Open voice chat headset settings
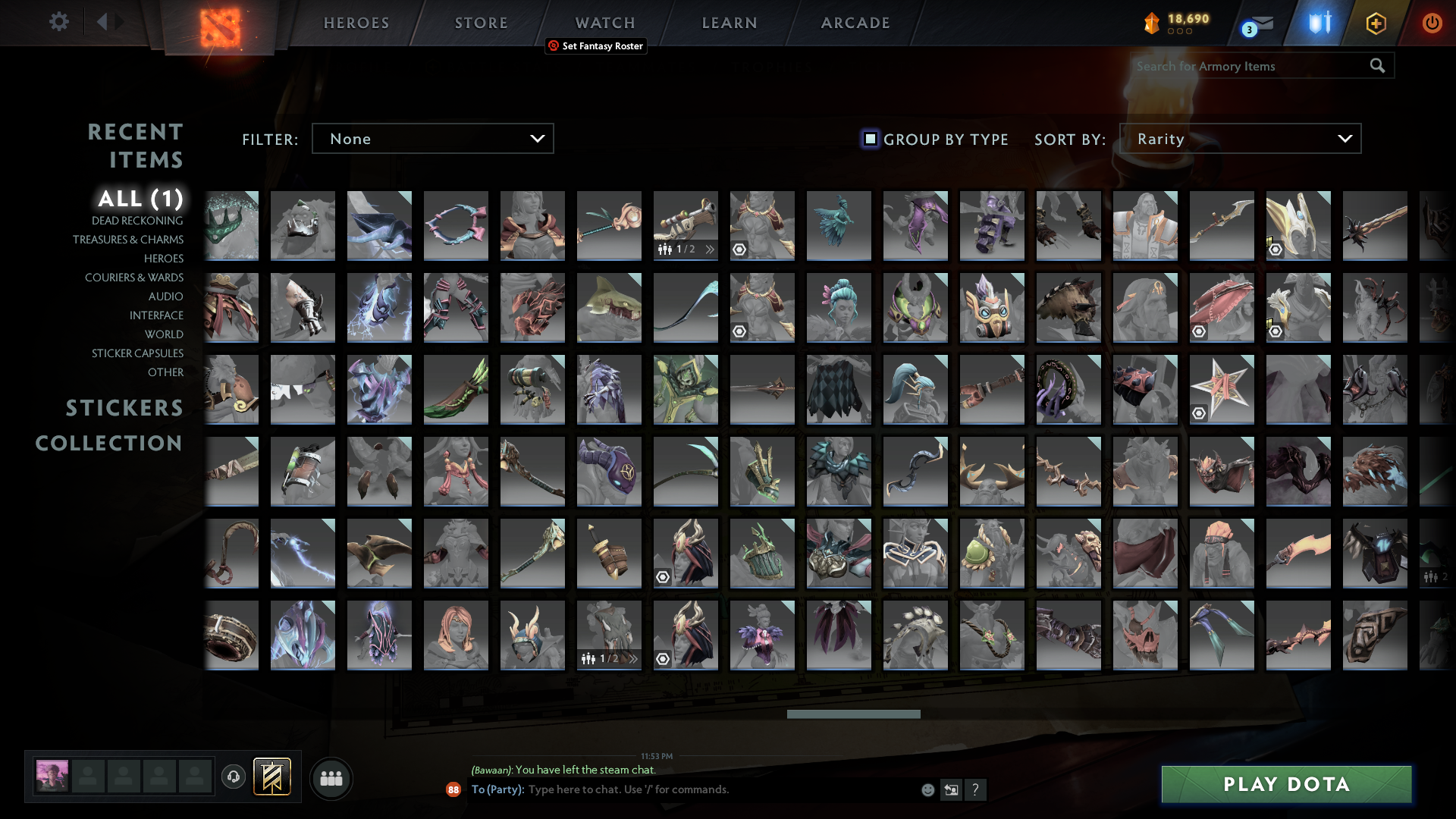The height and width of the screenshot is (819, 1456). pyautogui.click(x=234, y=777)
